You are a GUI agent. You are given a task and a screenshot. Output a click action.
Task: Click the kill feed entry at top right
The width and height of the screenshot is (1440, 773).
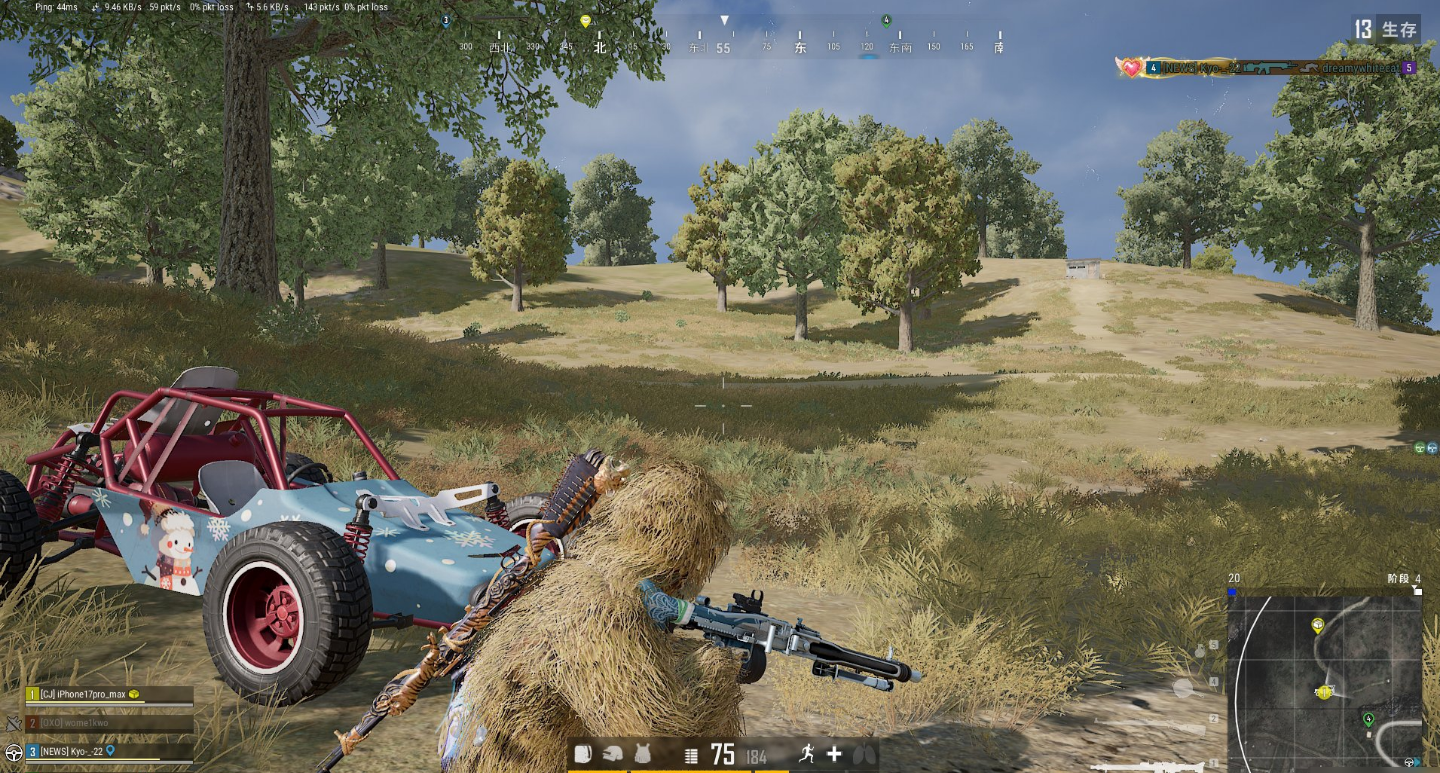1267,68
